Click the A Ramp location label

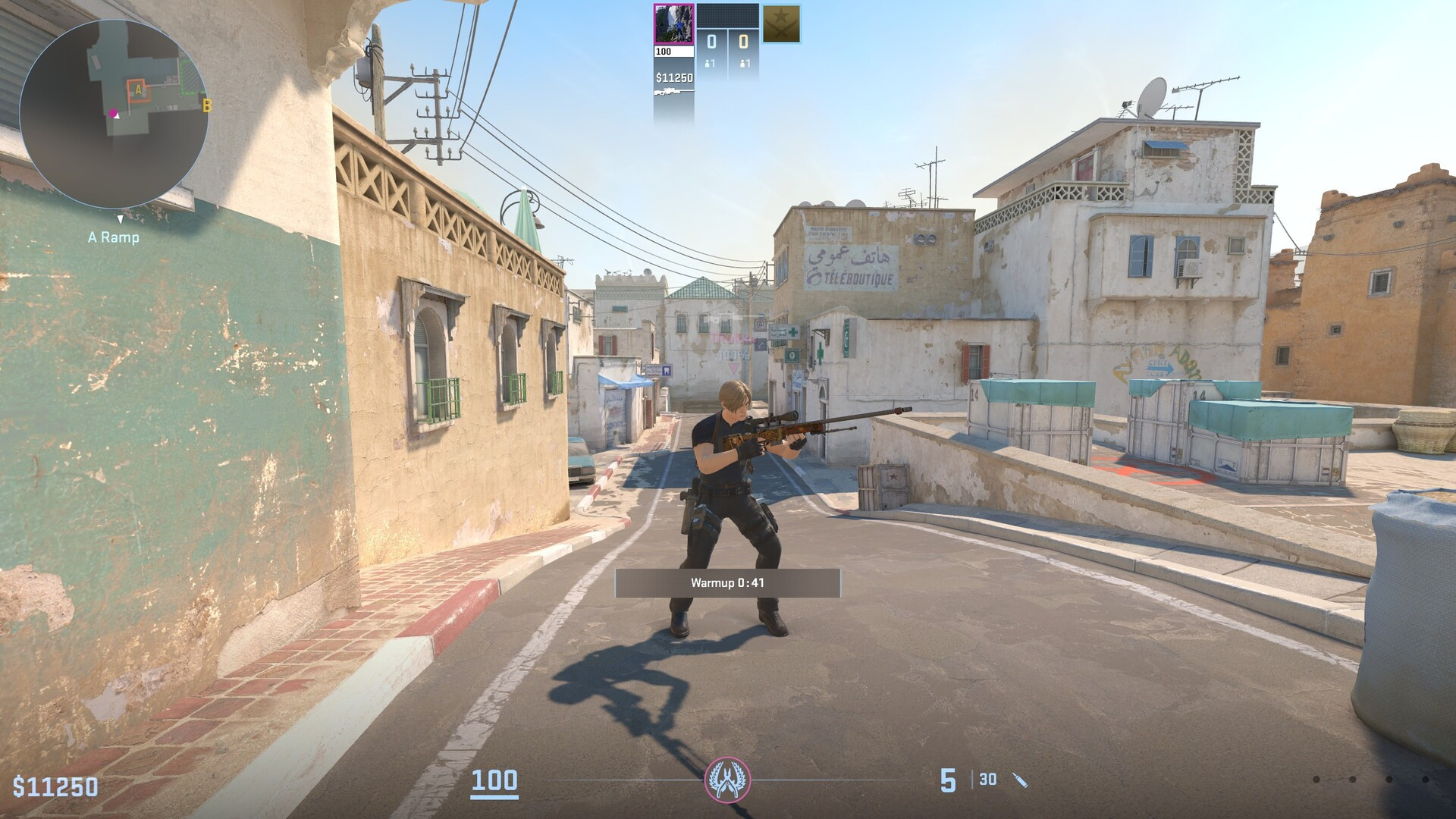(111, 238)
